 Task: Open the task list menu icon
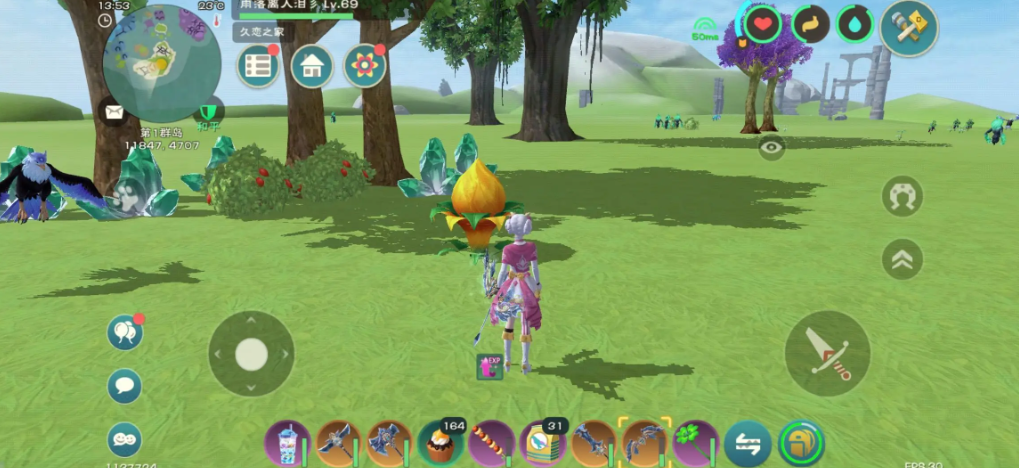(x=258, y=66)
